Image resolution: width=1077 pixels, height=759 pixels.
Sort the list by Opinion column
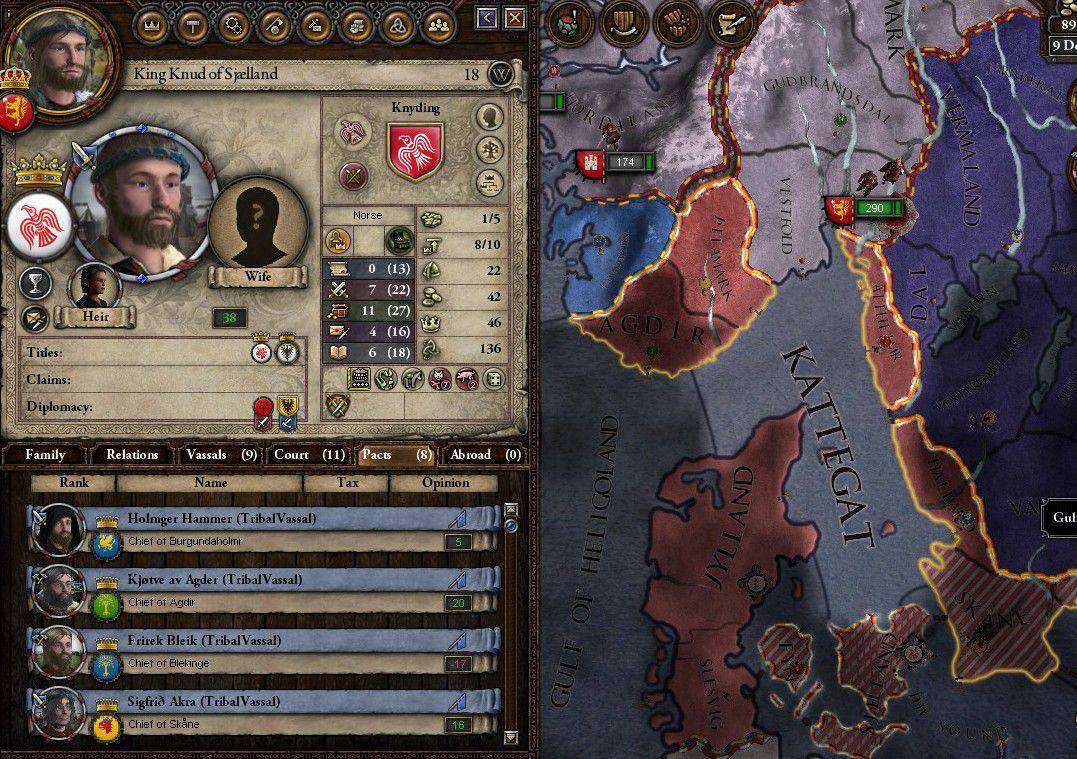(445, 483)
